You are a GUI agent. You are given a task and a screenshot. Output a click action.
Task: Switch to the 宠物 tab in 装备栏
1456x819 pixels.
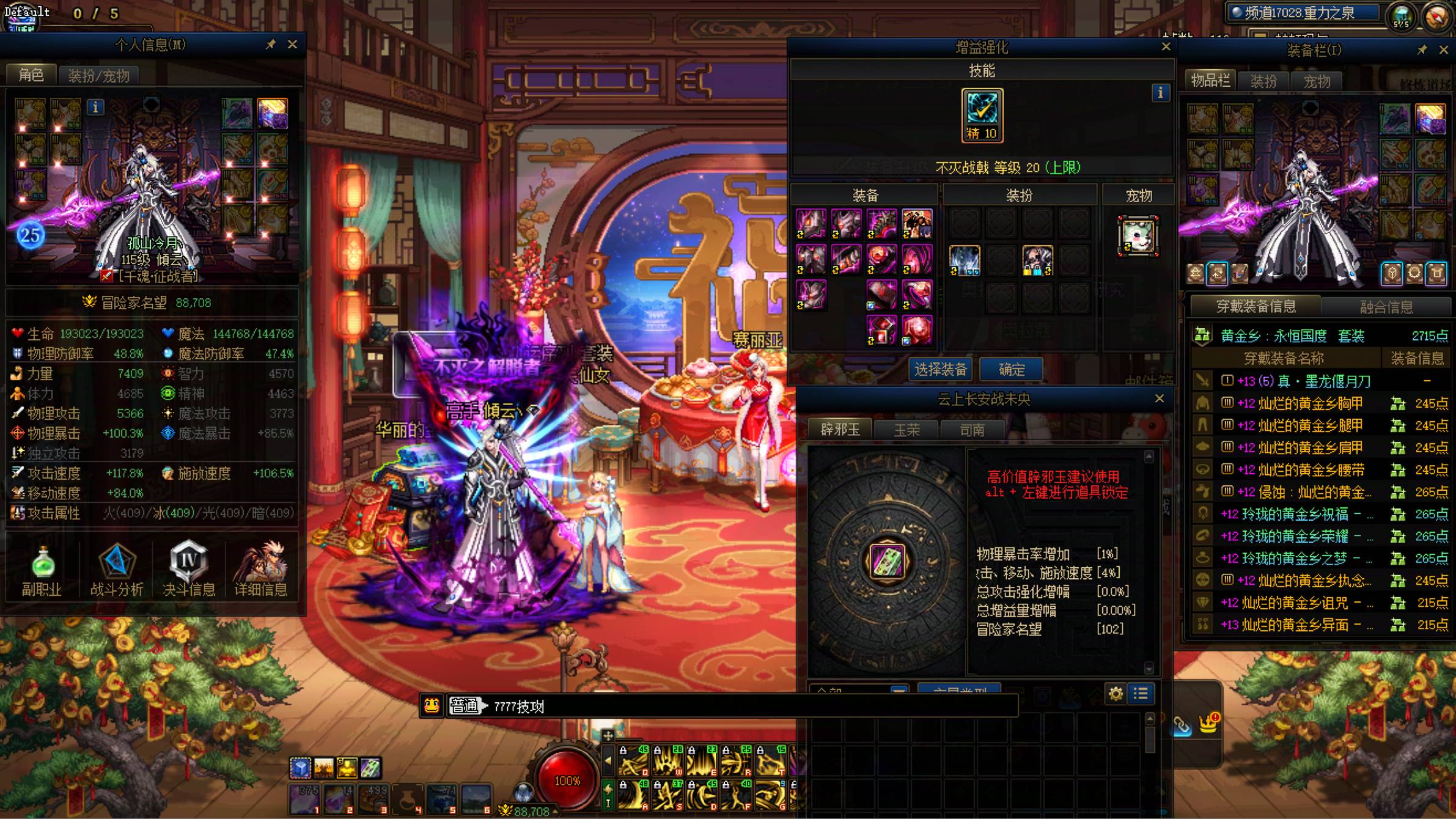1316,81
